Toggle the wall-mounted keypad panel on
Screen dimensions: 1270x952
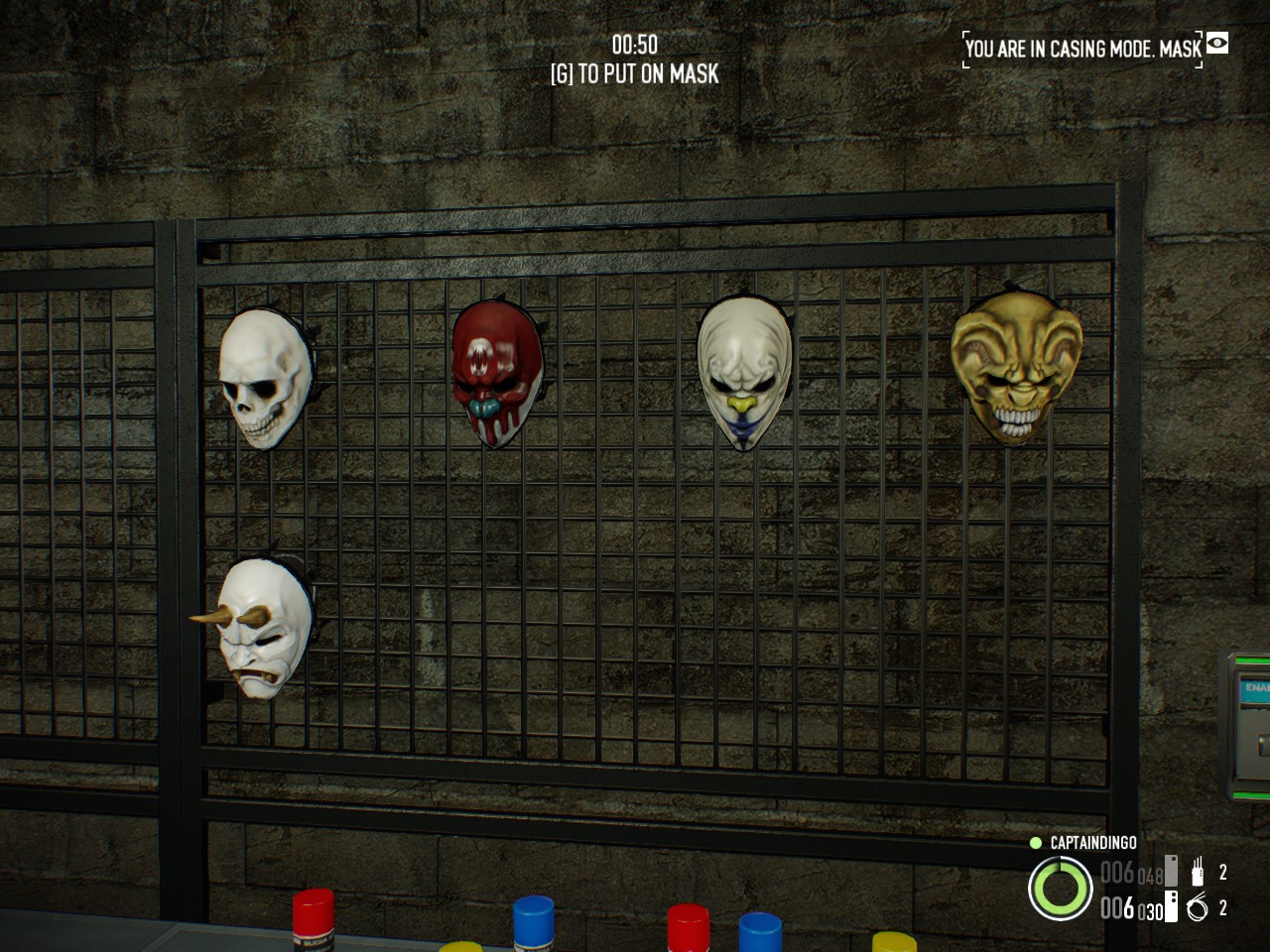(1253, 724)
